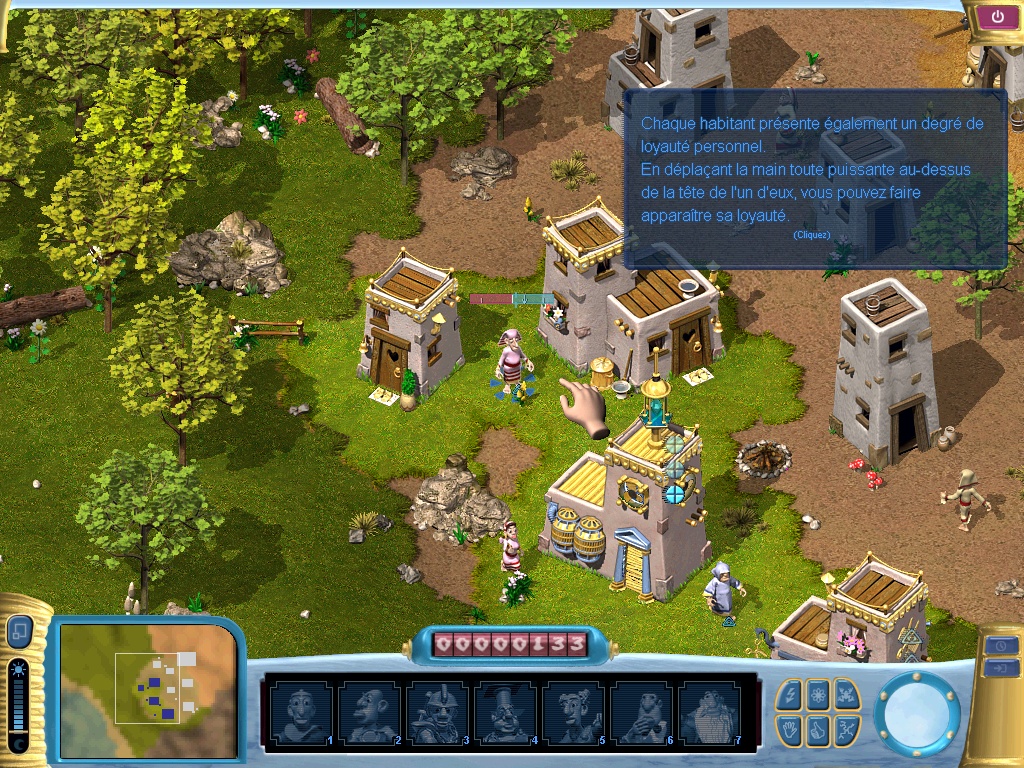Viewport: 1024px width, 768px height.
Task: Activate the lightning bolt power
Action: click(x=790, y=694)
